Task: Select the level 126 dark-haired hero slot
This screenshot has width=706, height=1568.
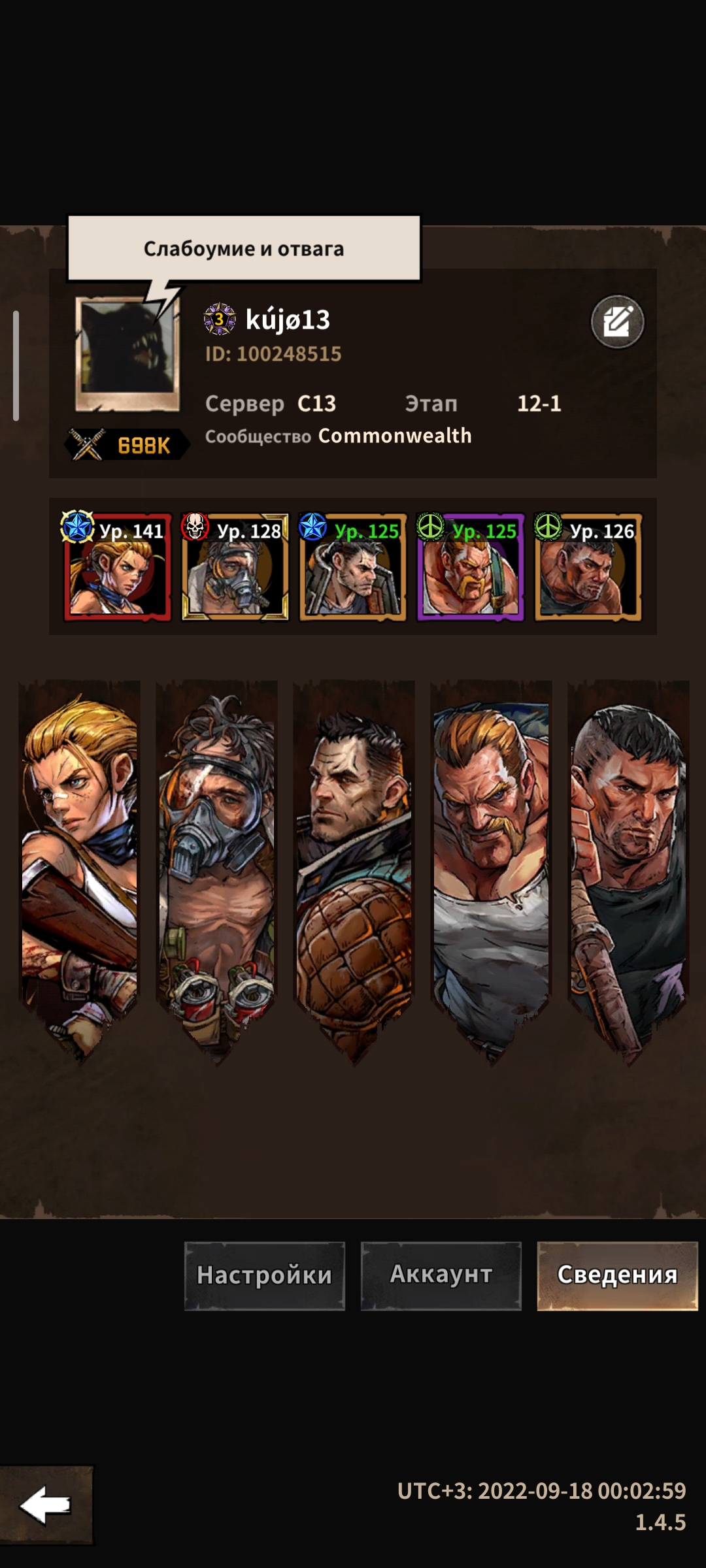Action: pos(588,567)
